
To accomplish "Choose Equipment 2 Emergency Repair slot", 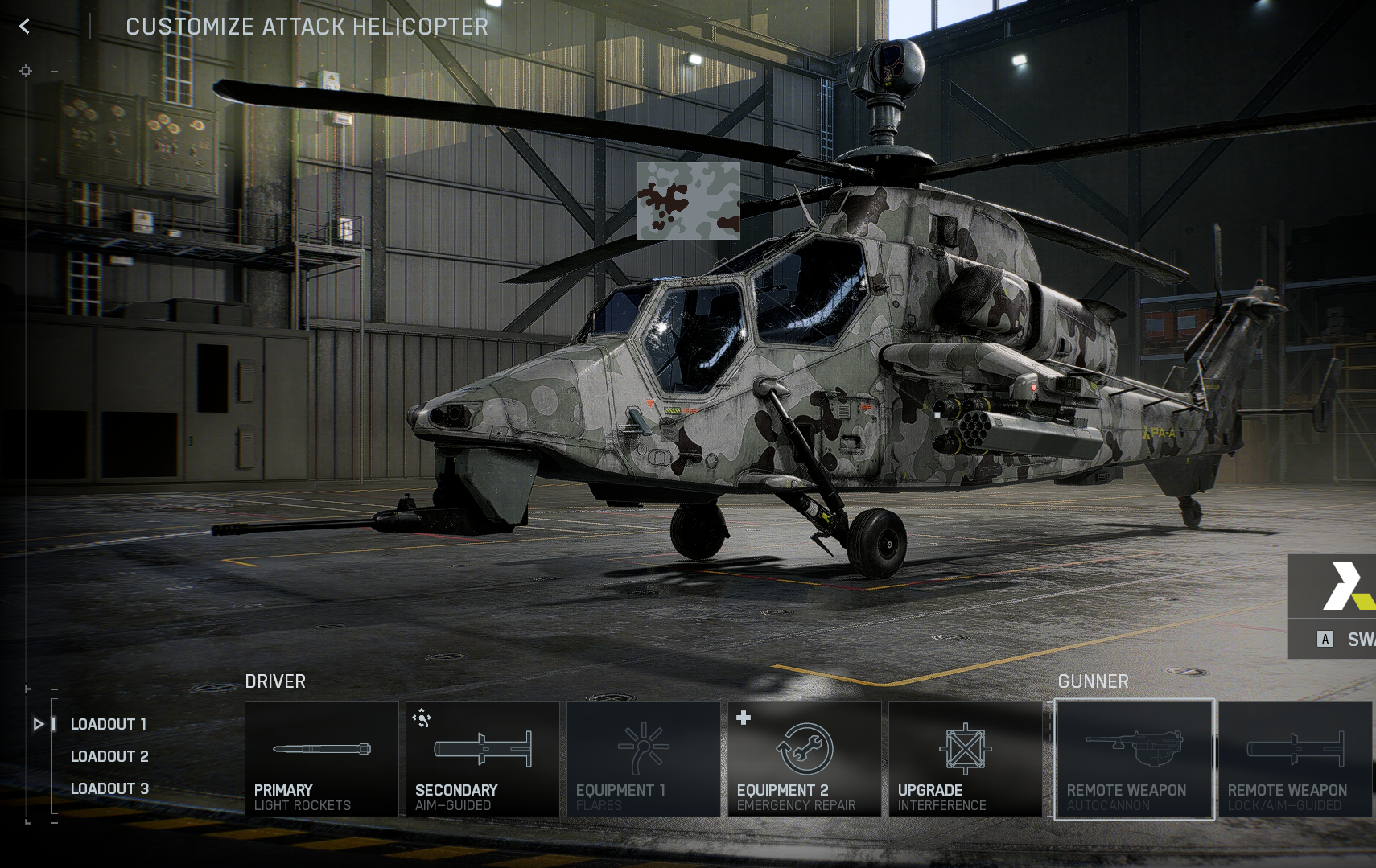I will click(x=804, y=759).
